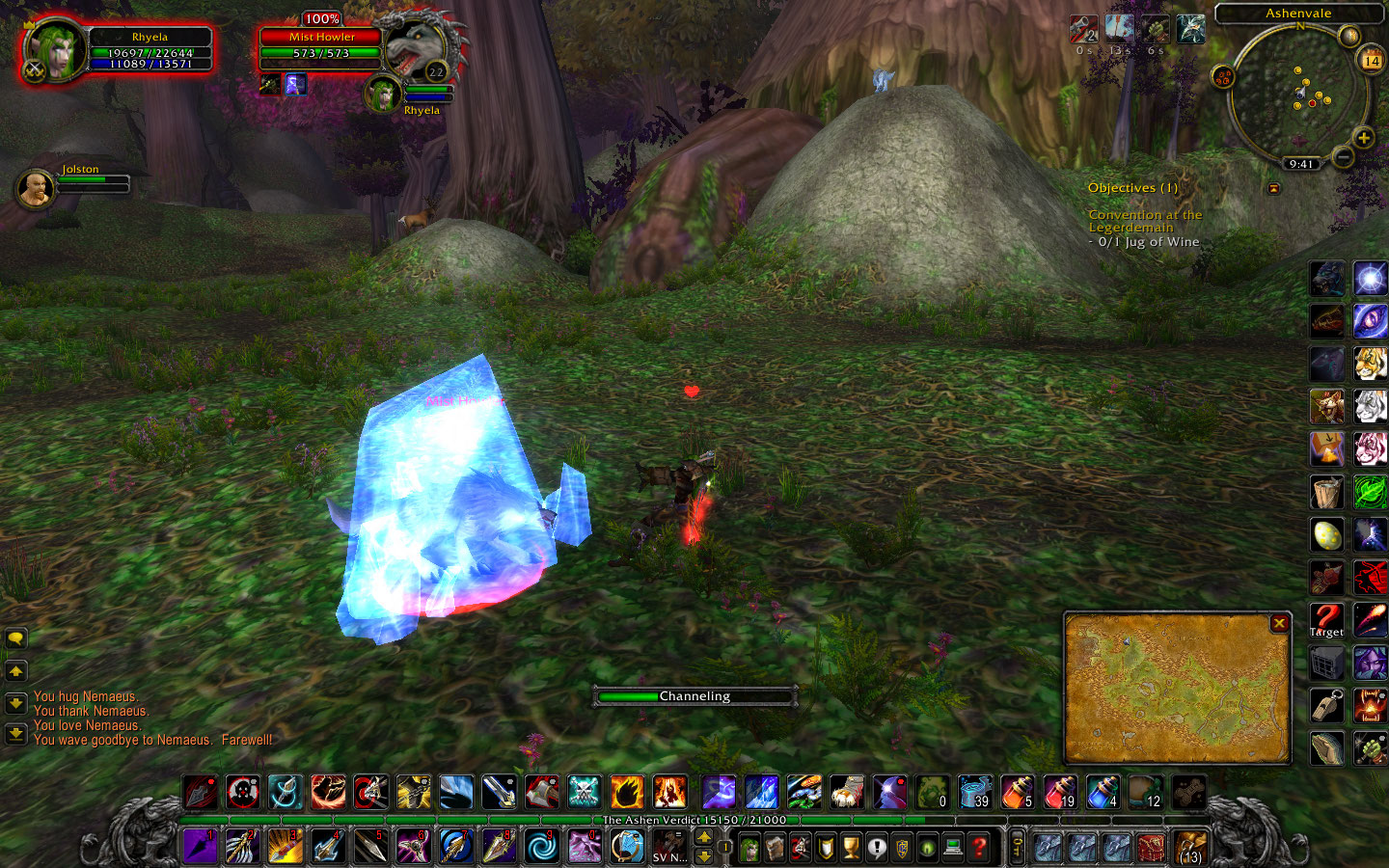Collapse the Objectives tracker

1273,188
